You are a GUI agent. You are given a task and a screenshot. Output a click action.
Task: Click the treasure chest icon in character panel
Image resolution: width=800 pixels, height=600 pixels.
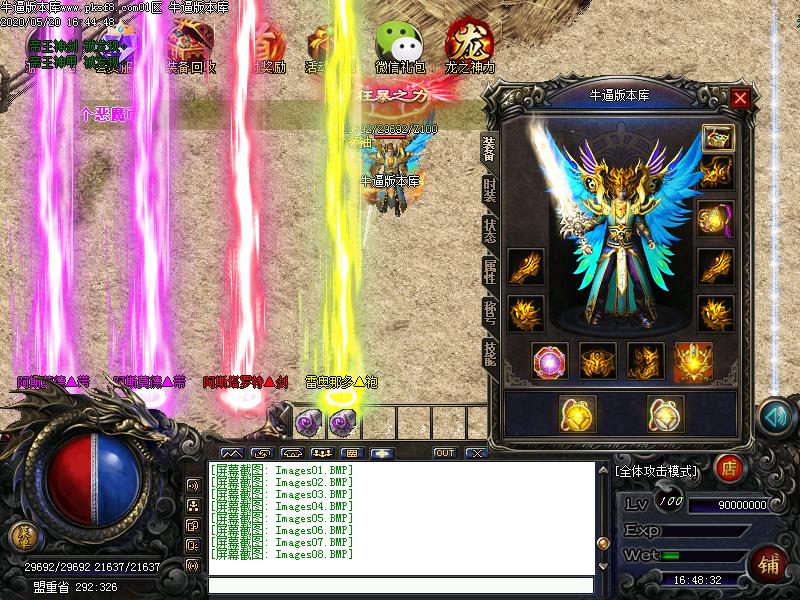pyautogui.click(x=716, y=137)
